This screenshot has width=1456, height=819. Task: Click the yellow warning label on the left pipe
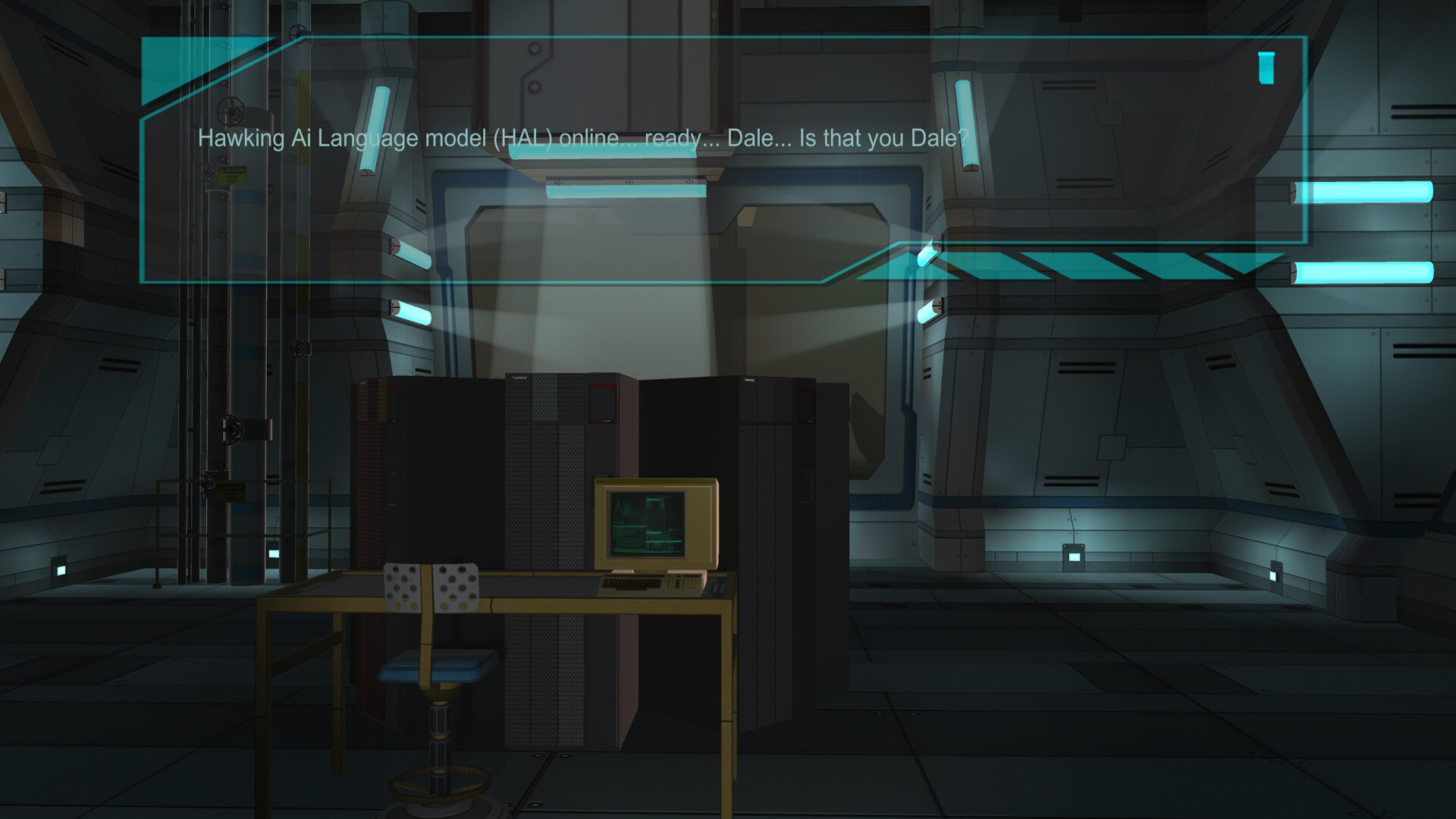click(x=232, y=175)
